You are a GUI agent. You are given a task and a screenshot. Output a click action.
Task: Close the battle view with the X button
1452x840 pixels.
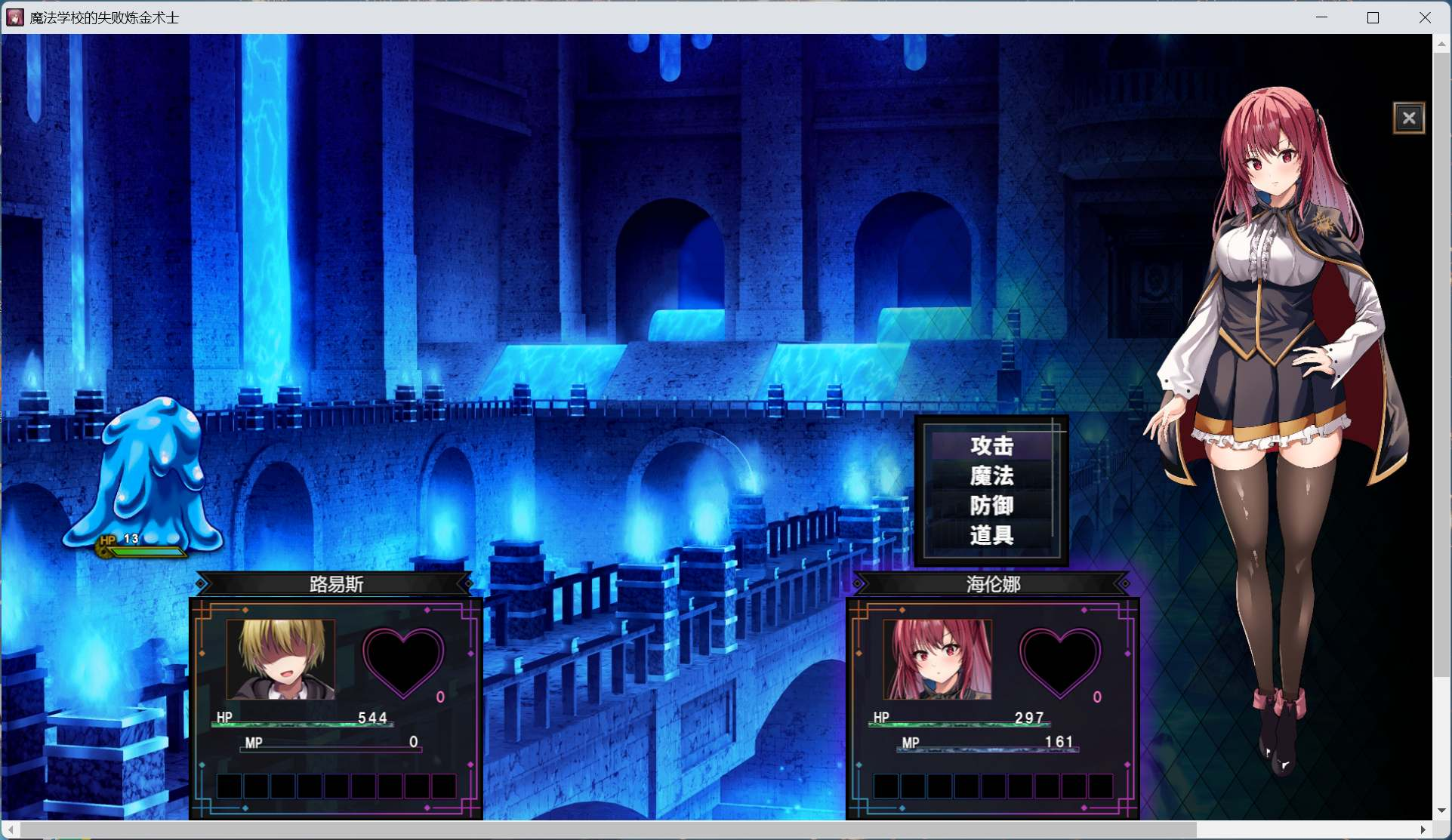pyautogui.click(x=1409, y=117)
